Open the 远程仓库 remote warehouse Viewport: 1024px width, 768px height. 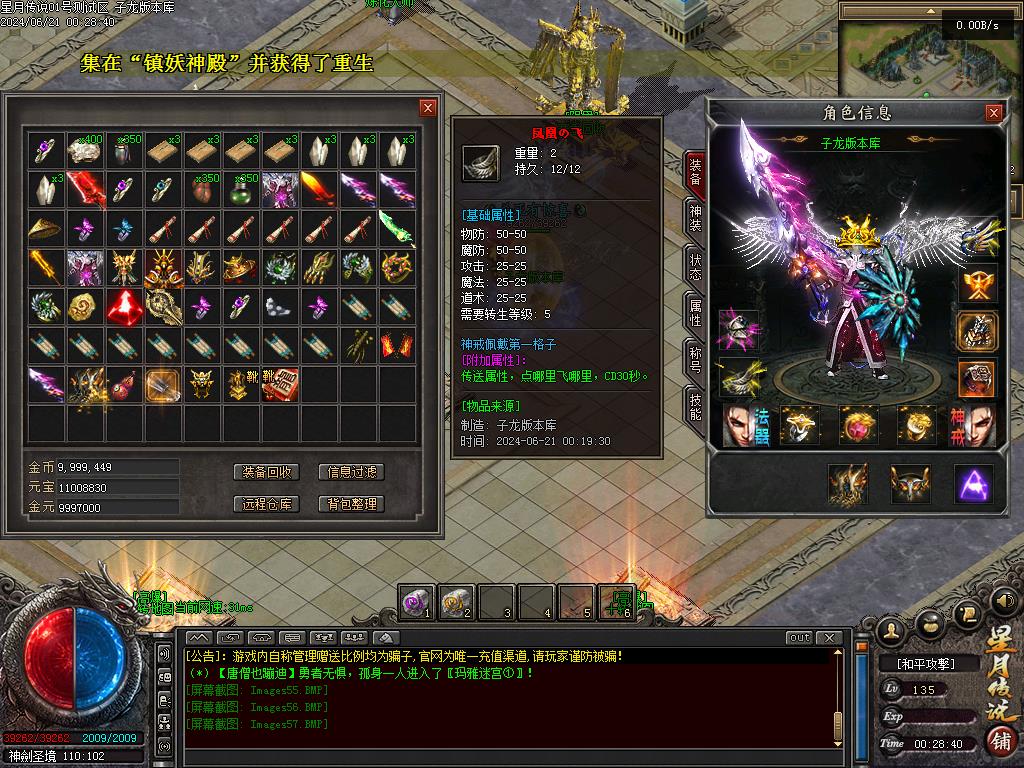pyautogui.click(x=267, y=504)
